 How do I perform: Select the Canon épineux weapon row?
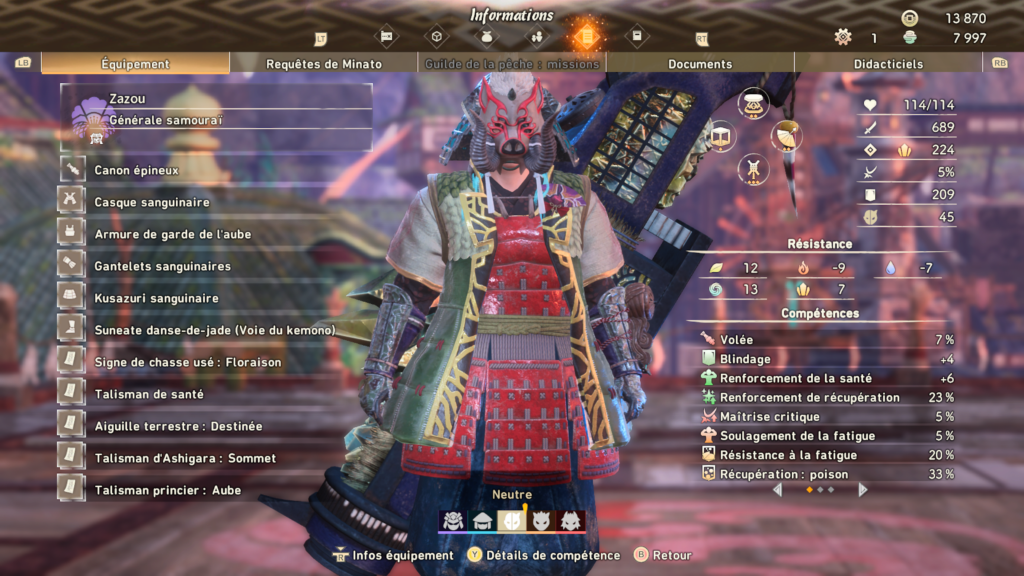(x=136, y=170)
